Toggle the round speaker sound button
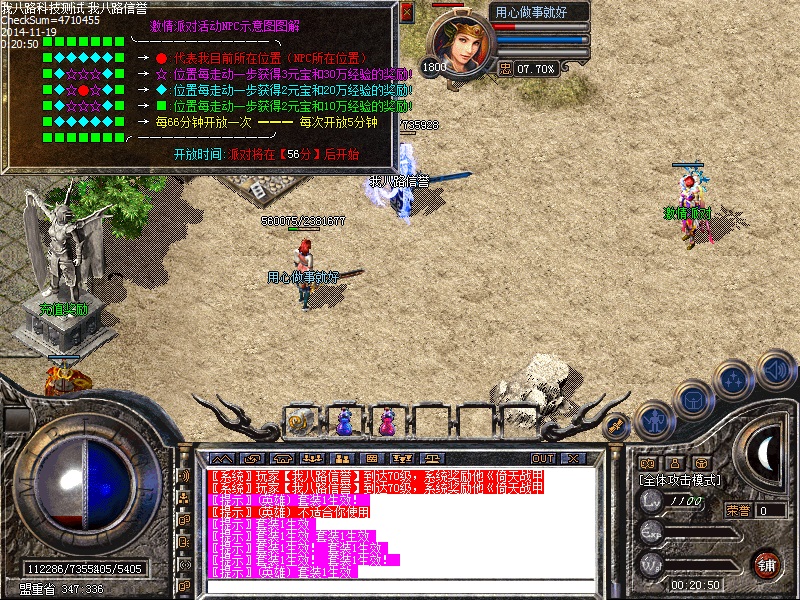 pyautogui.click(x=775, y=369)
